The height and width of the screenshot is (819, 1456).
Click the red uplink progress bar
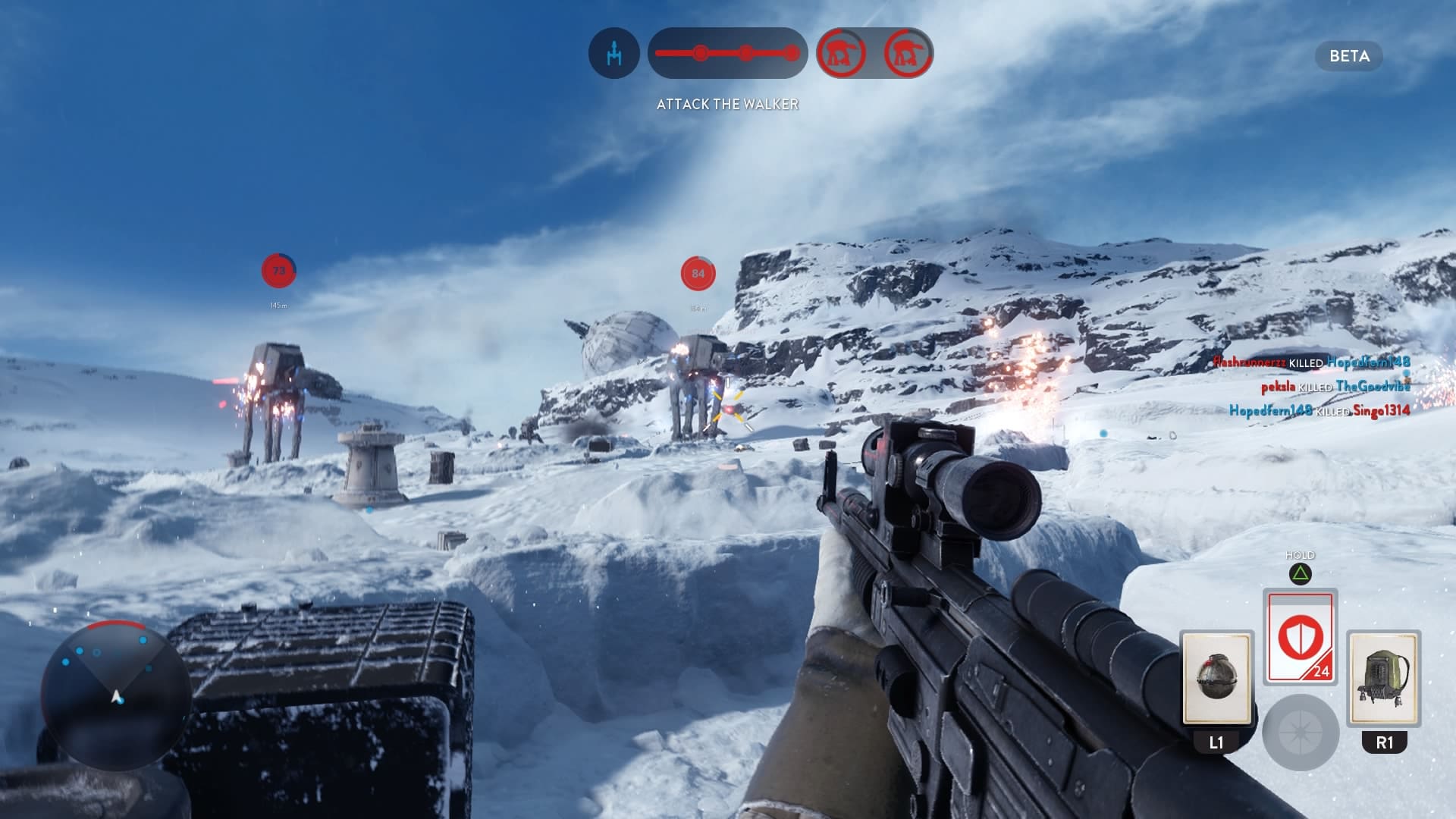(x=727, y=53)
